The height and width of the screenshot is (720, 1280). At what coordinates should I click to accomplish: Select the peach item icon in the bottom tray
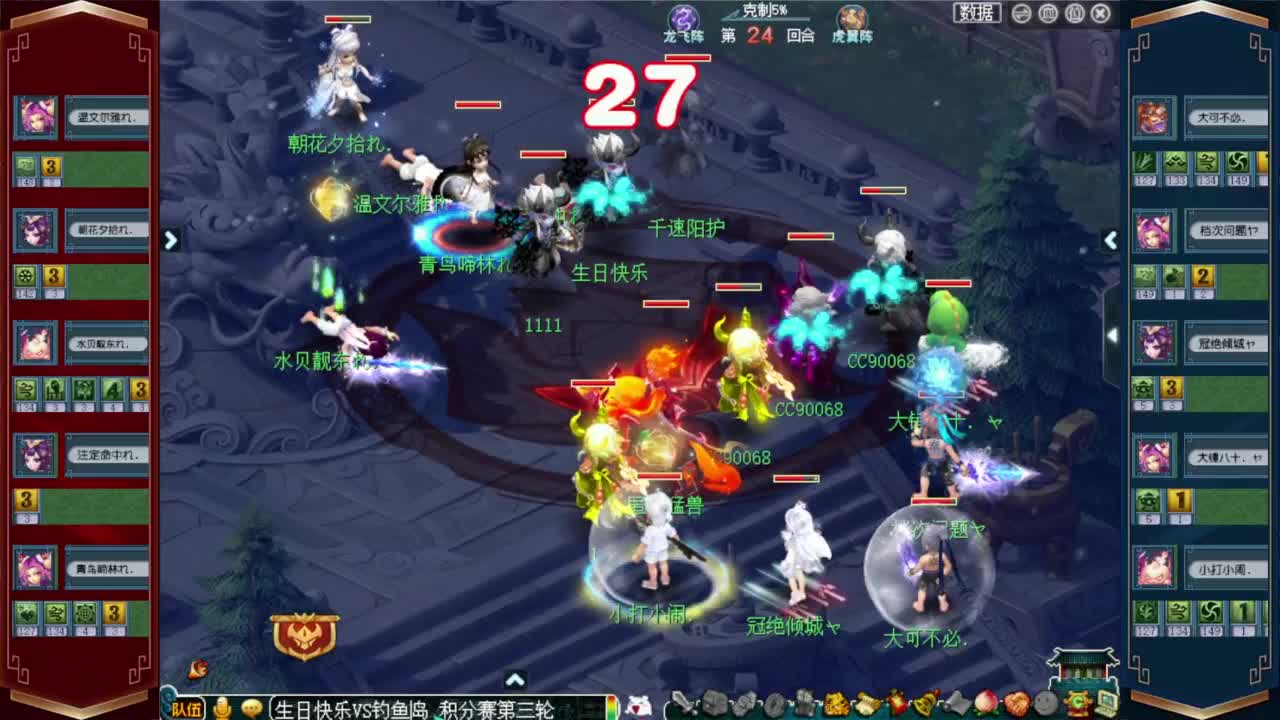[x=983, y=705]
